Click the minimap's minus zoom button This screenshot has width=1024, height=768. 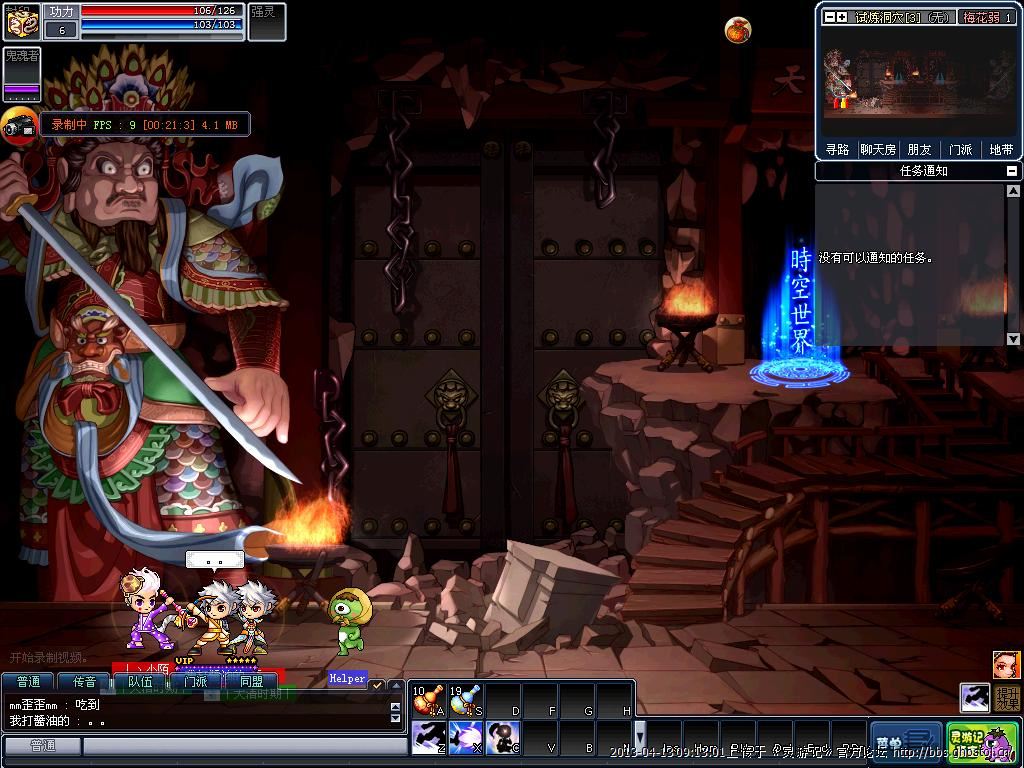pos(829,17)
